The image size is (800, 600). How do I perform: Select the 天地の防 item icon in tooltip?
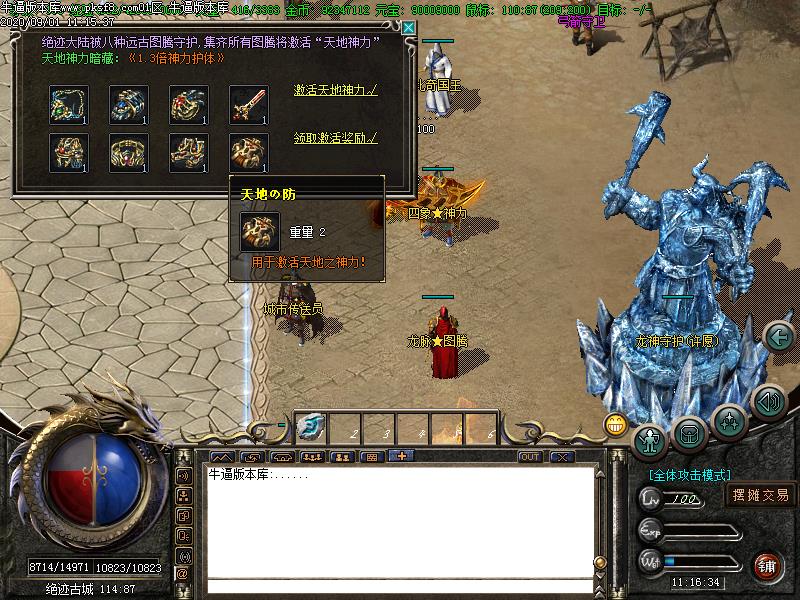tap(259, 232)
